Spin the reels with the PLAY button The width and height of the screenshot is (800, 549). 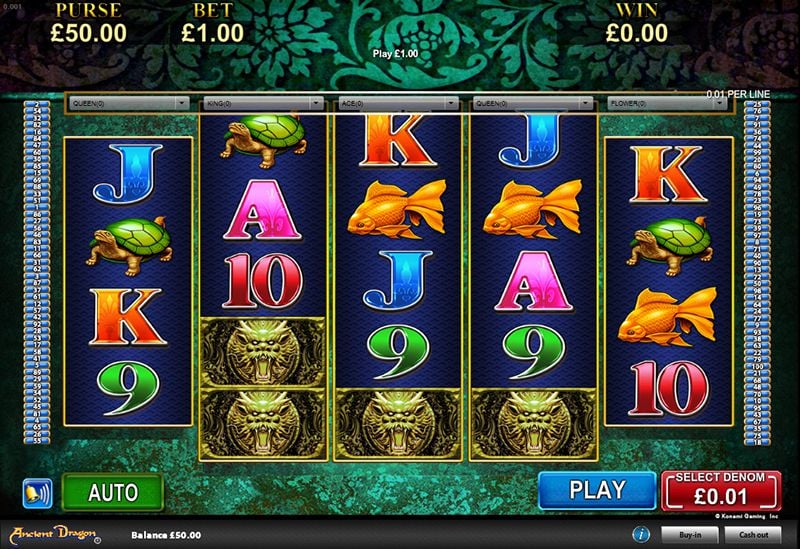pos(597,491)
